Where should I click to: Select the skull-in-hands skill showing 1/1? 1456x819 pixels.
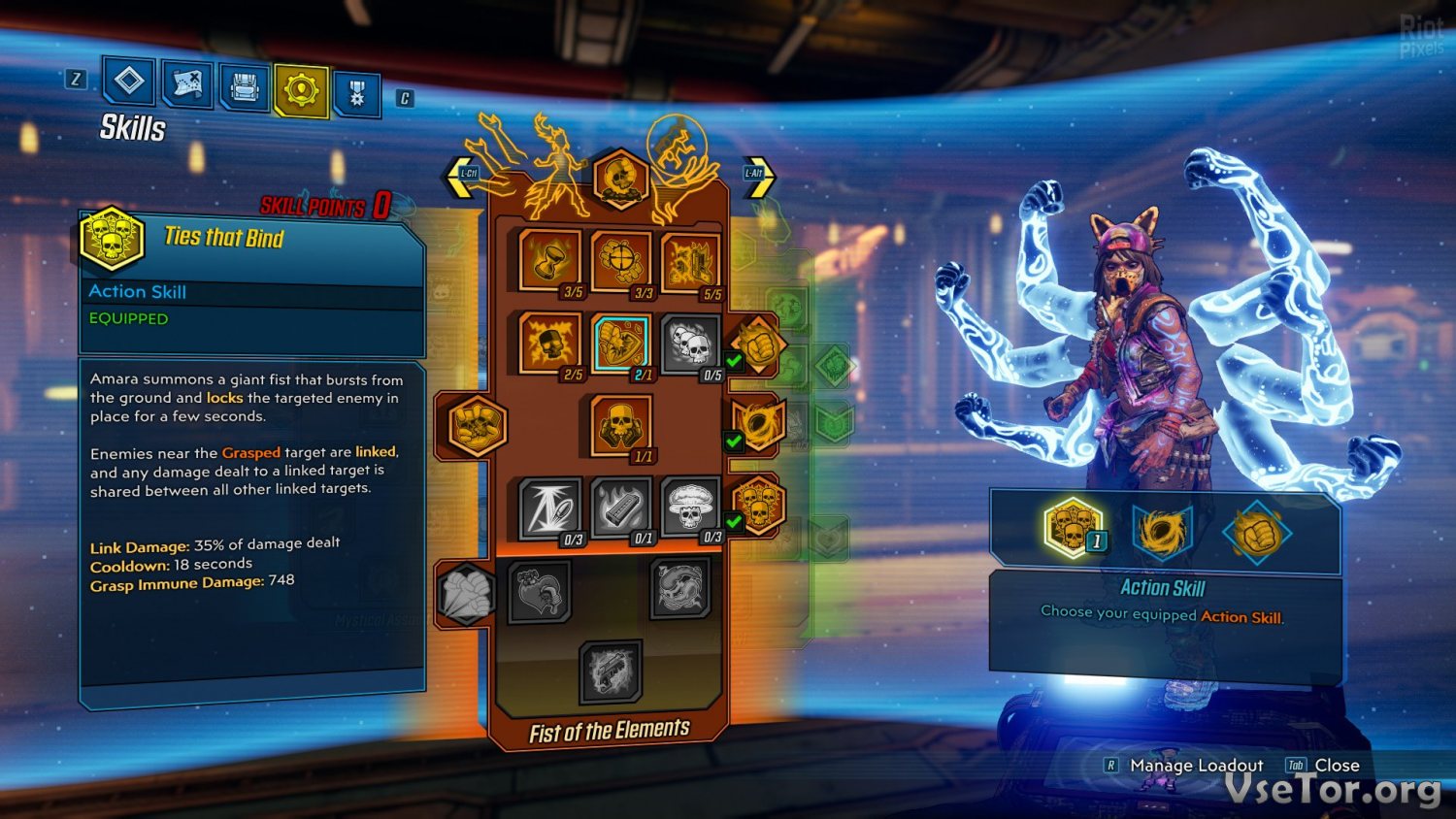pos(620,424)
